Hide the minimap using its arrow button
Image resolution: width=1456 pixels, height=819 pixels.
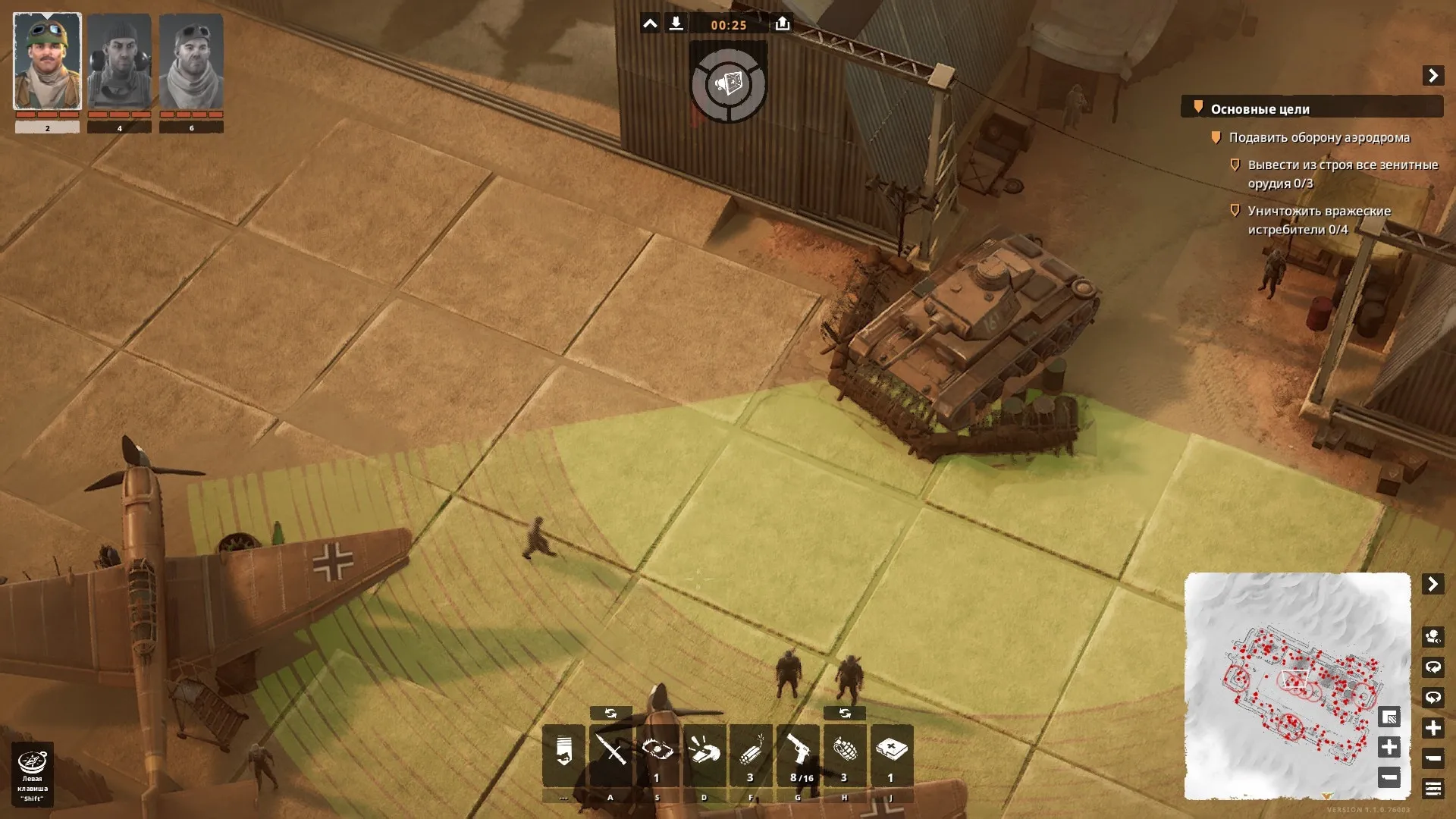(x=1432, y=584)
